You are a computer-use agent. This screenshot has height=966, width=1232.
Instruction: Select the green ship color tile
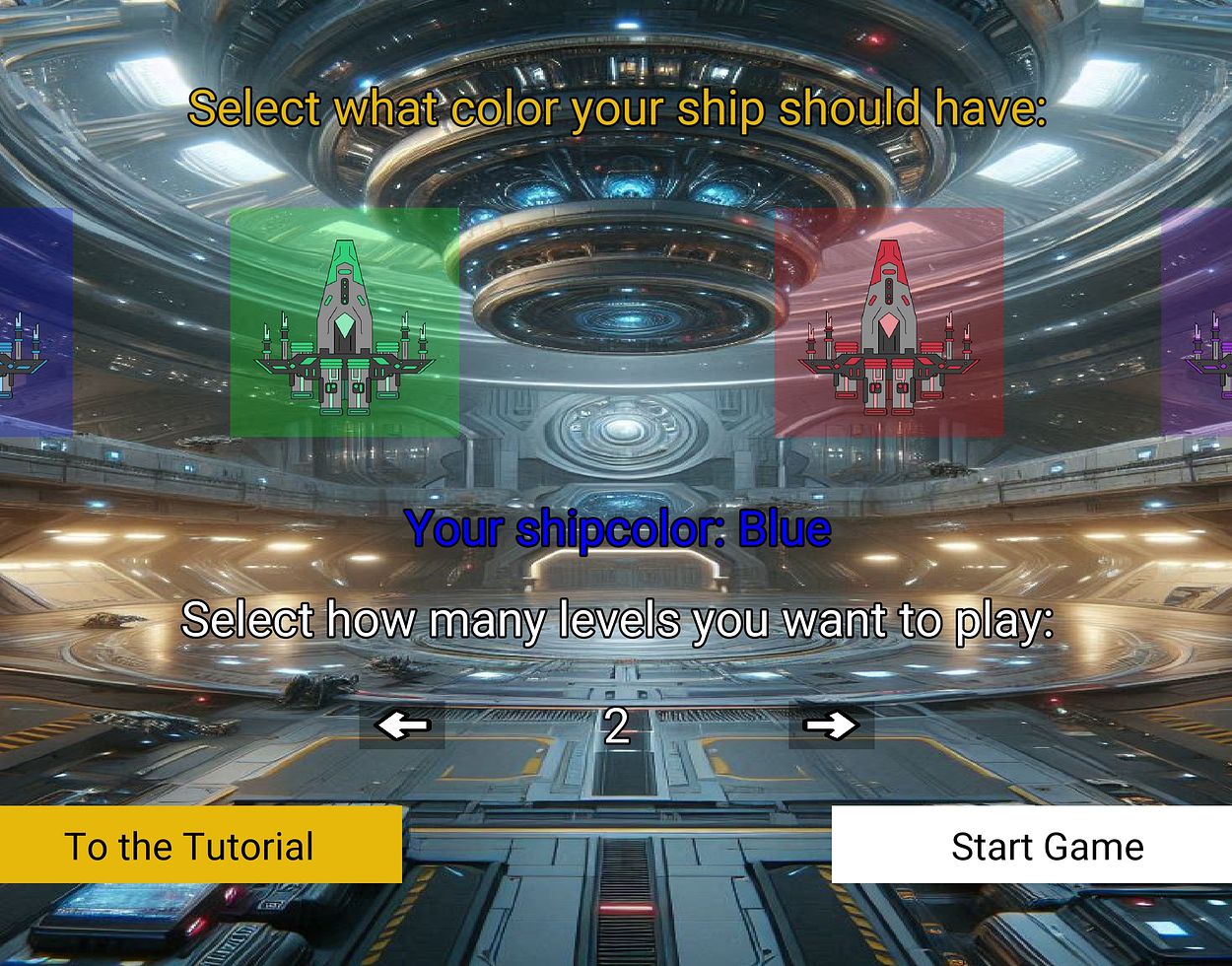coord(344,322)
